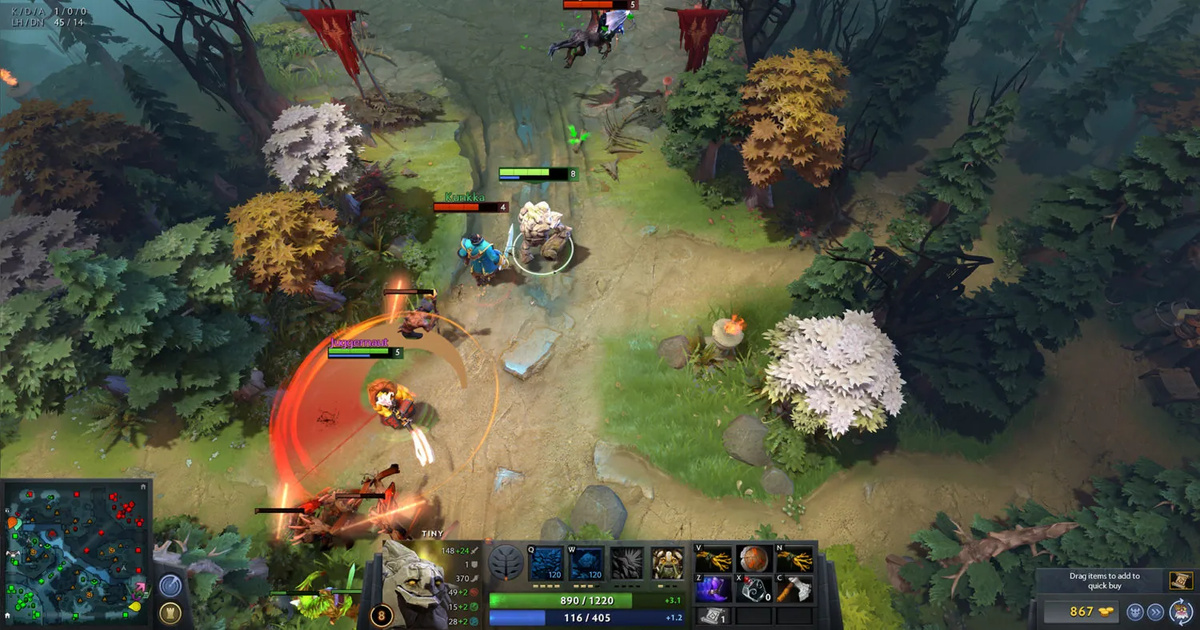Click the courier deliver items button
The image size is (1200, 630).
pos(1157,612)
